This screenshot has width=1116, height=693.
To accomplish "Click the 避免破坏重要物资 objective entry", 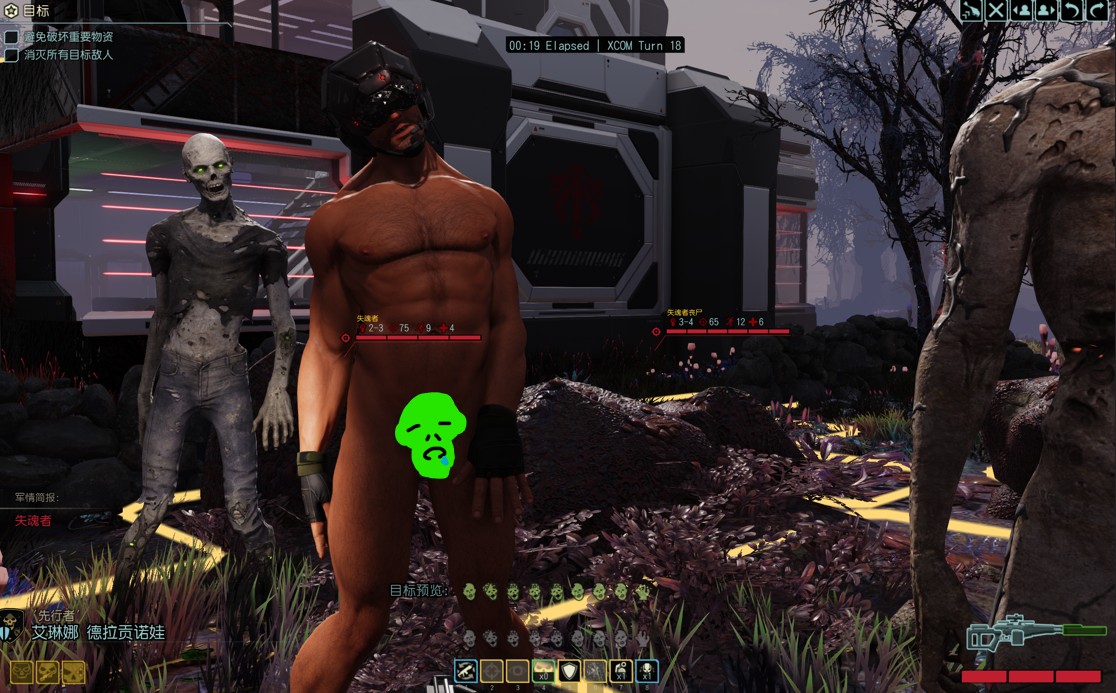I will click(x=68, y=37).
